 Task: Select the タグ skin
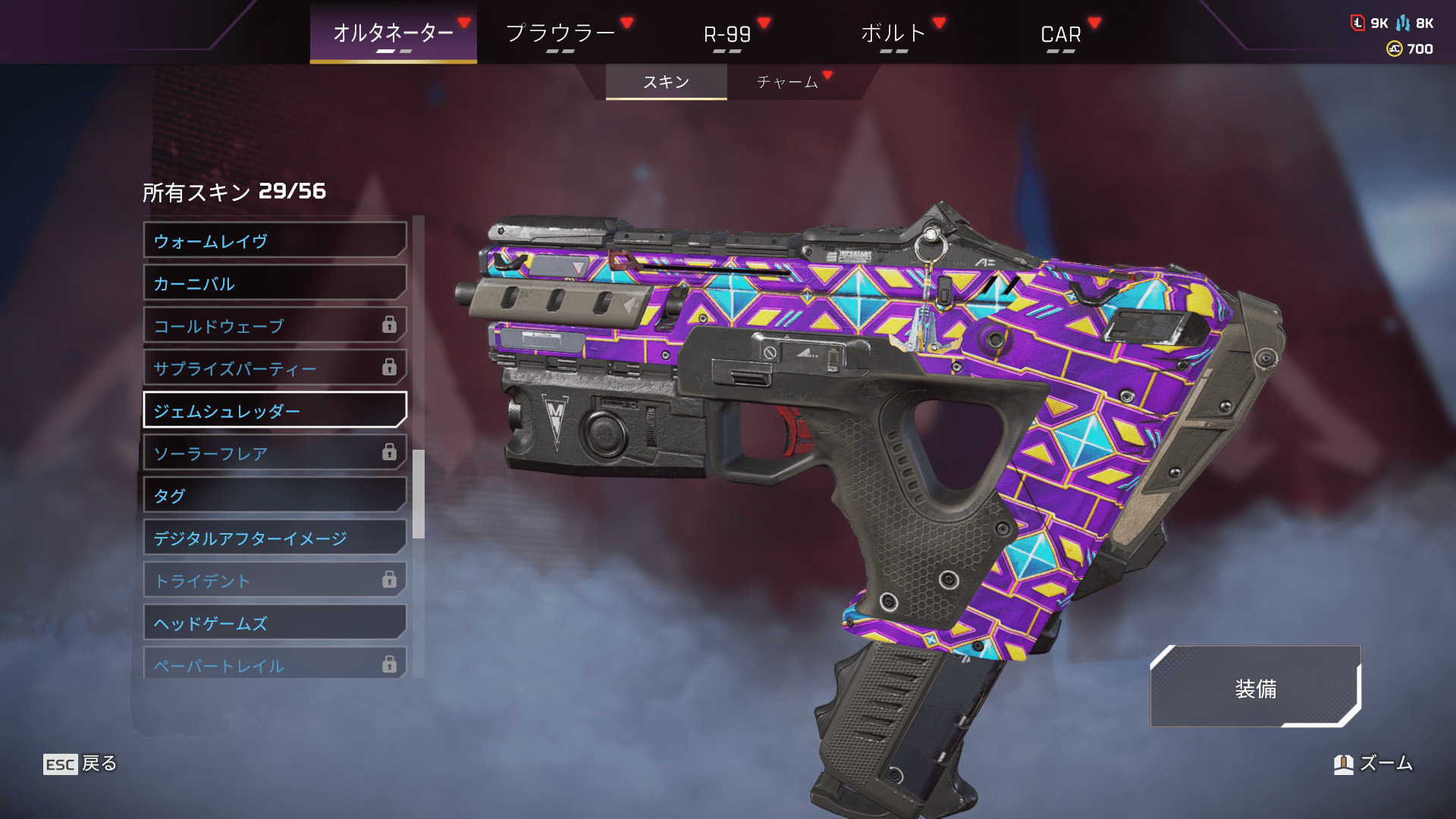pyautogui.click(x=275, y=496)
